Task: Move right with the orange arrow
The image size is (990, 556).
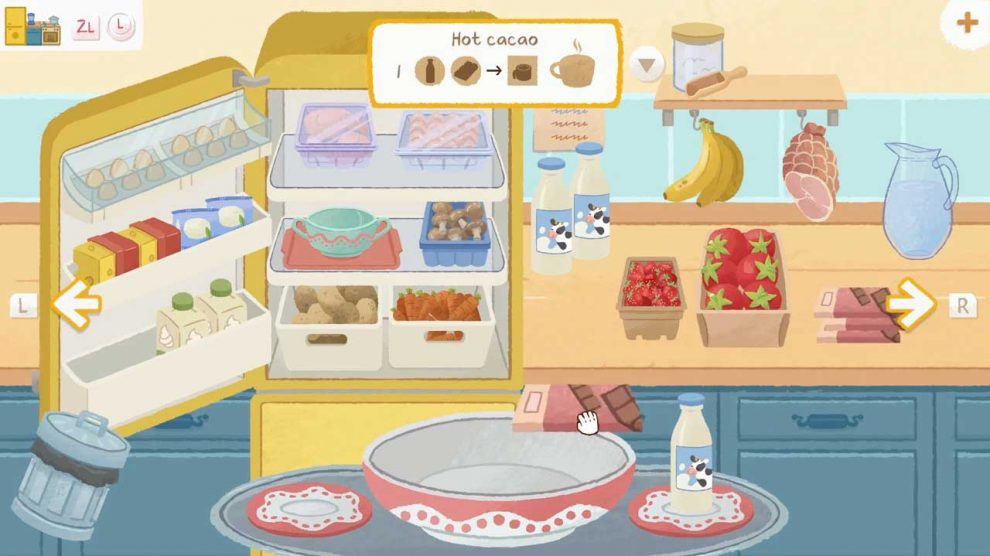Action: 910,305
